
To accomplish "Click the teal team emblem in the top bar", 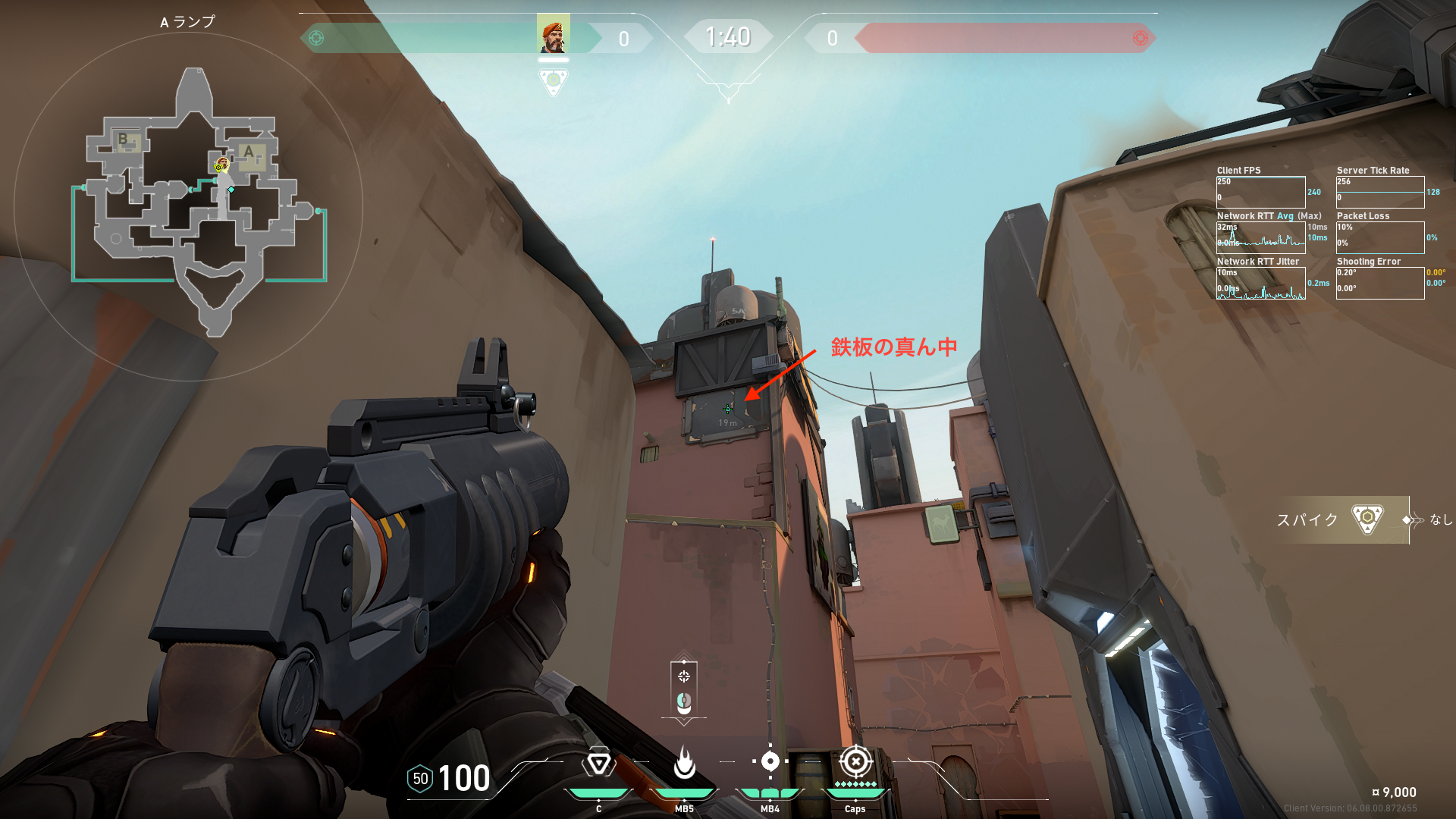I will tap(316, 38).
